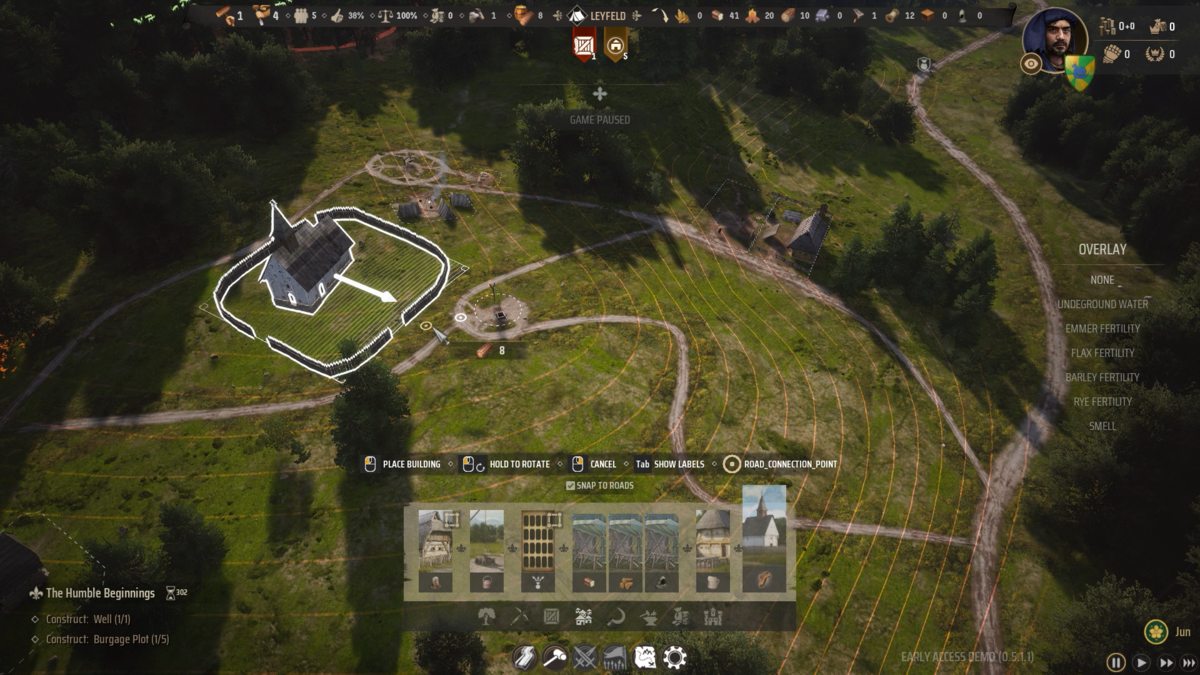Viewport: 1200px width, 675px height.
Task: Pick the tavern card with ale mug
Action: click(712, 550)
